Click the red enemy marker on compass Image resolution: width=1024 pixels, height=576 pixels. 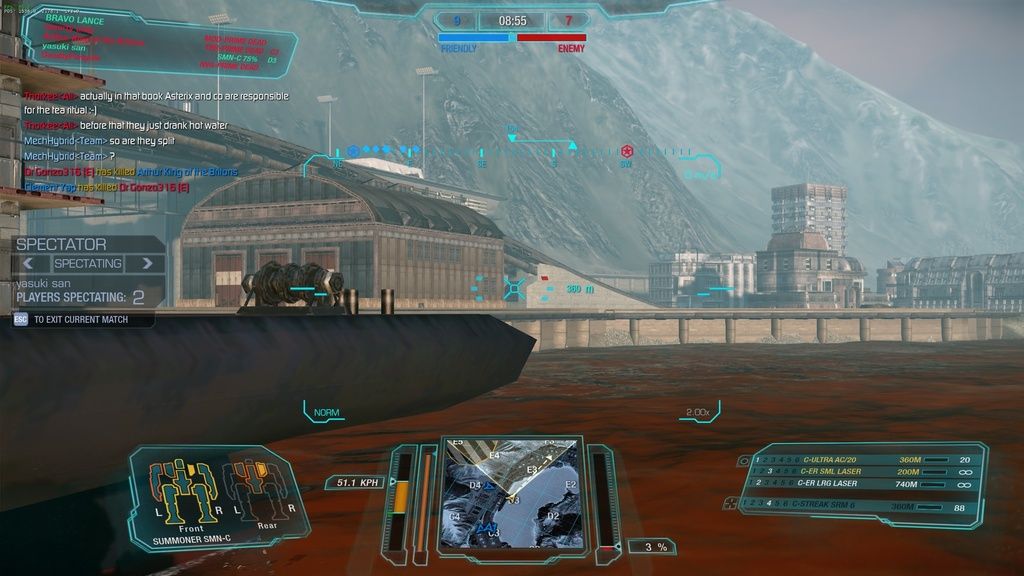tap(627, 151)
